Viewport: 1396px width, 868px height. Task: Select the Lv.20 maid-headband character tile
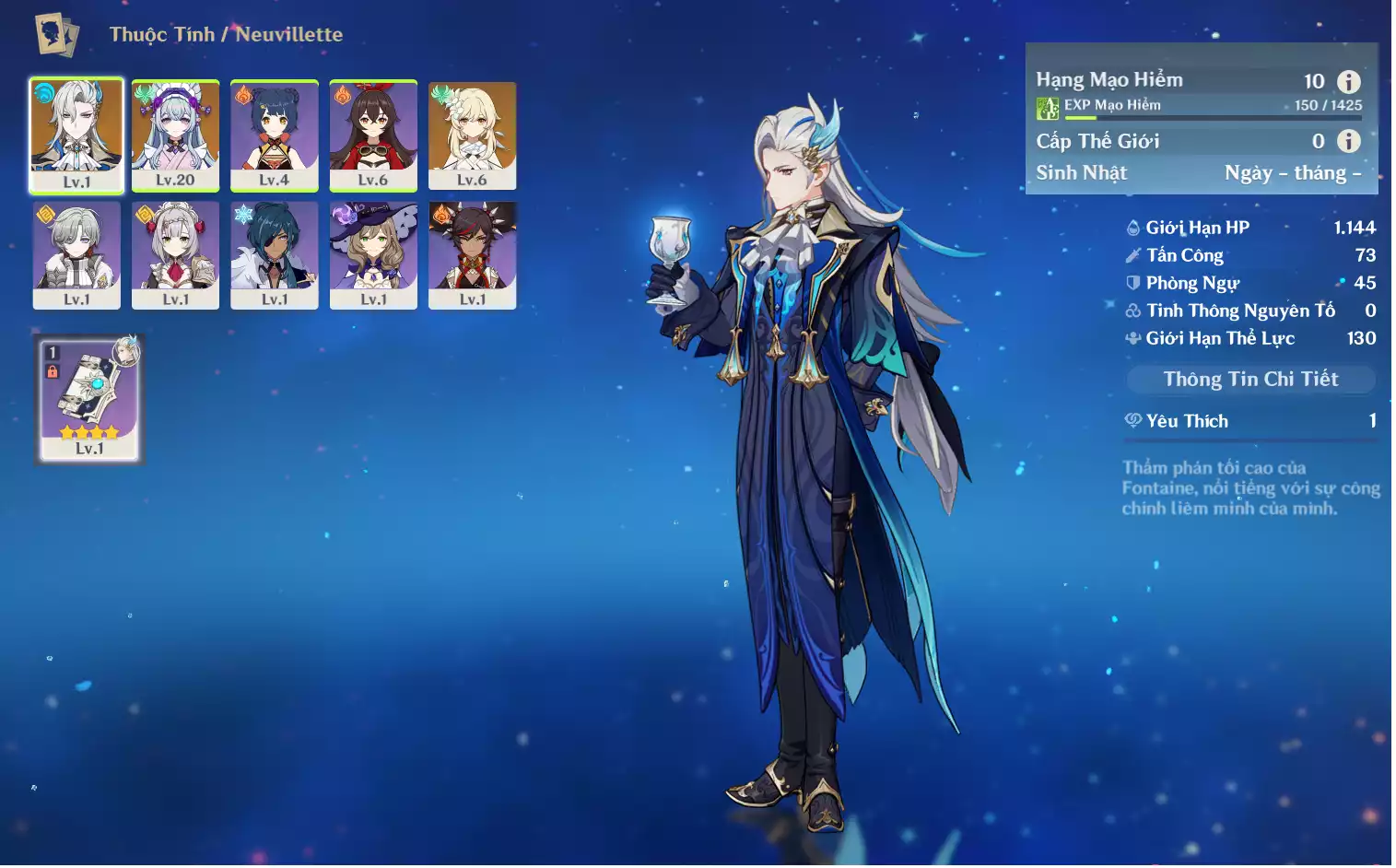pos(175,135)
